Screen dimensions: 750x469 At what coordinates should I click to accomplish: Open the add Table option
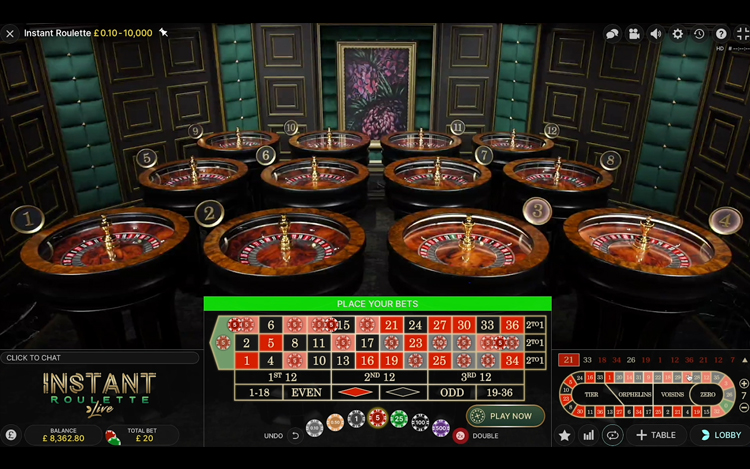click(x=656, y=435)
